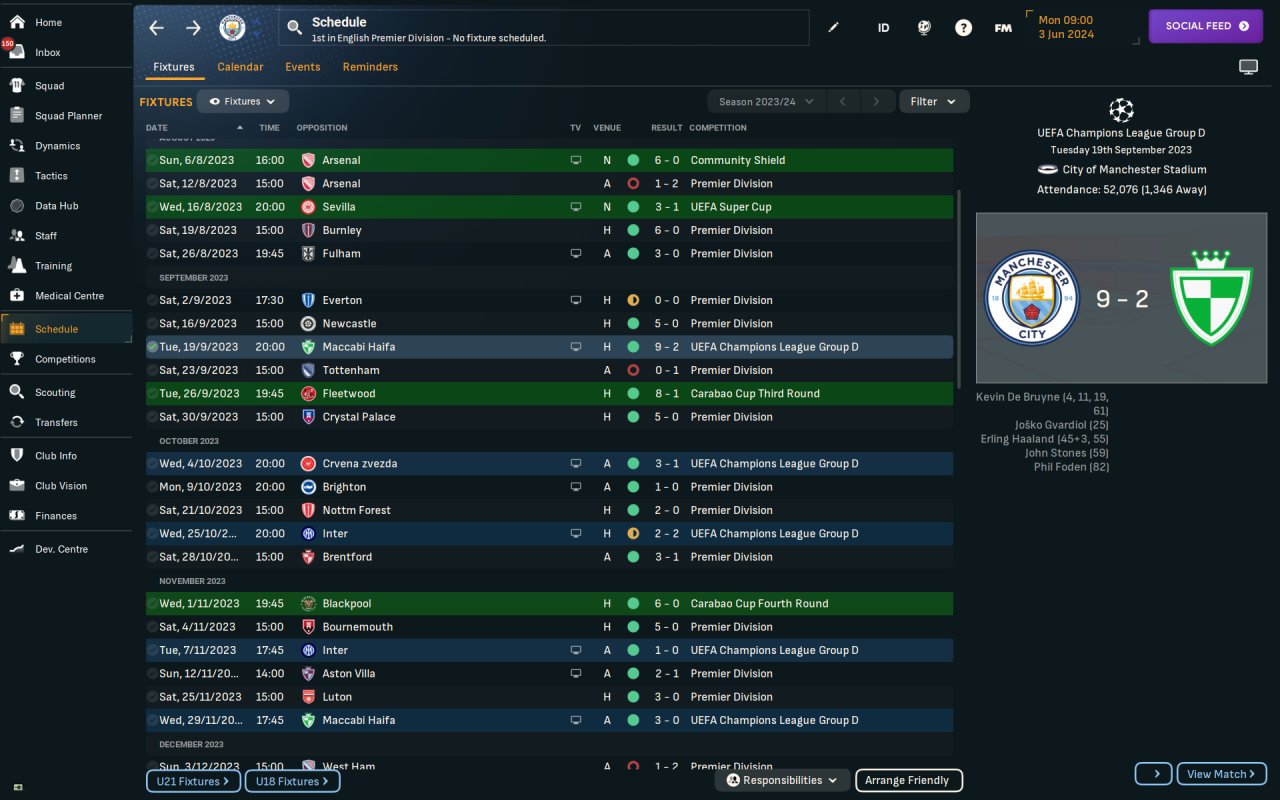Screen dimensions: 1280x800
Task: Select the Tottenham 0-1 fixture row
Action: 548,370
